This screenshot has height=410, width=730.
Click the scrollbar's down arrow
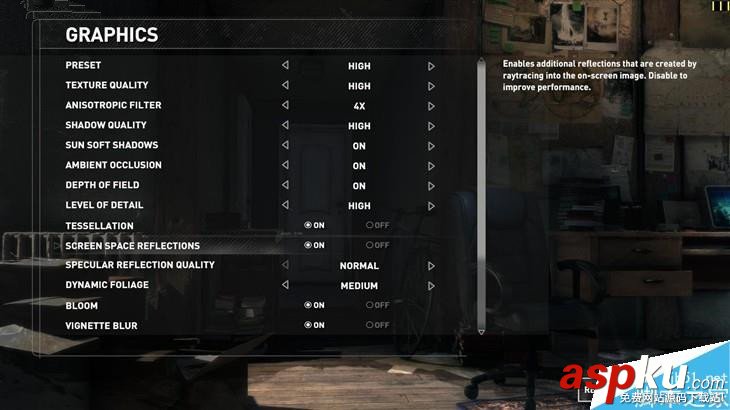click(481, 331)
